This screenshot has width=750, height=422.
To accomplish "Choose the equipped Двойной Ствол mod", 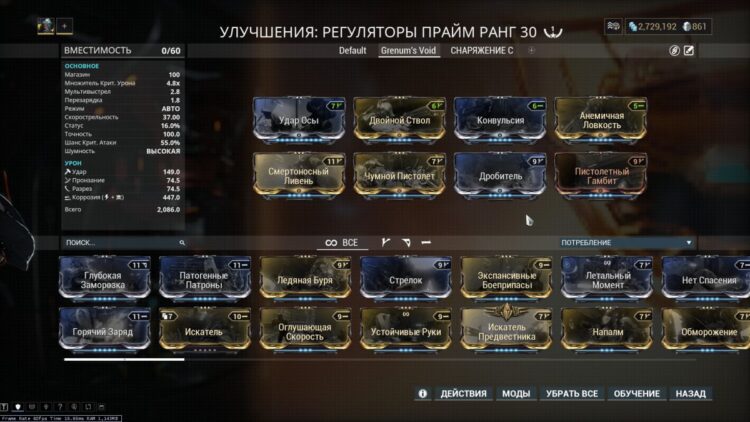I will 399,122.
